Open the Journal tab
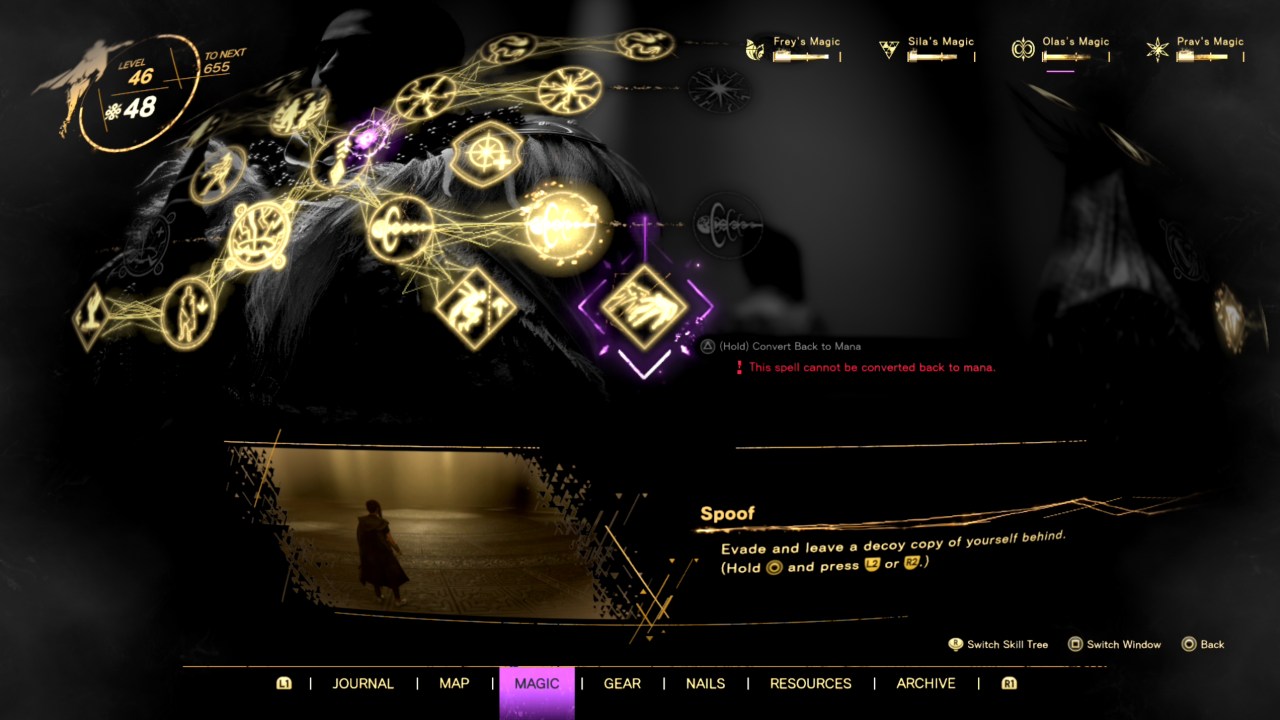 363,683
